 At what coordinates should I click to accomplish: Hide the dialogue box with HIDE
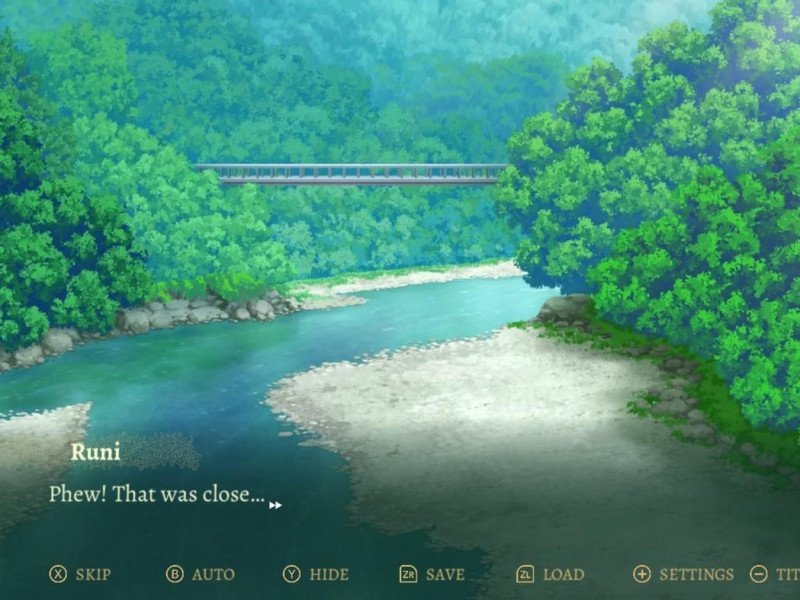point(316,574)
